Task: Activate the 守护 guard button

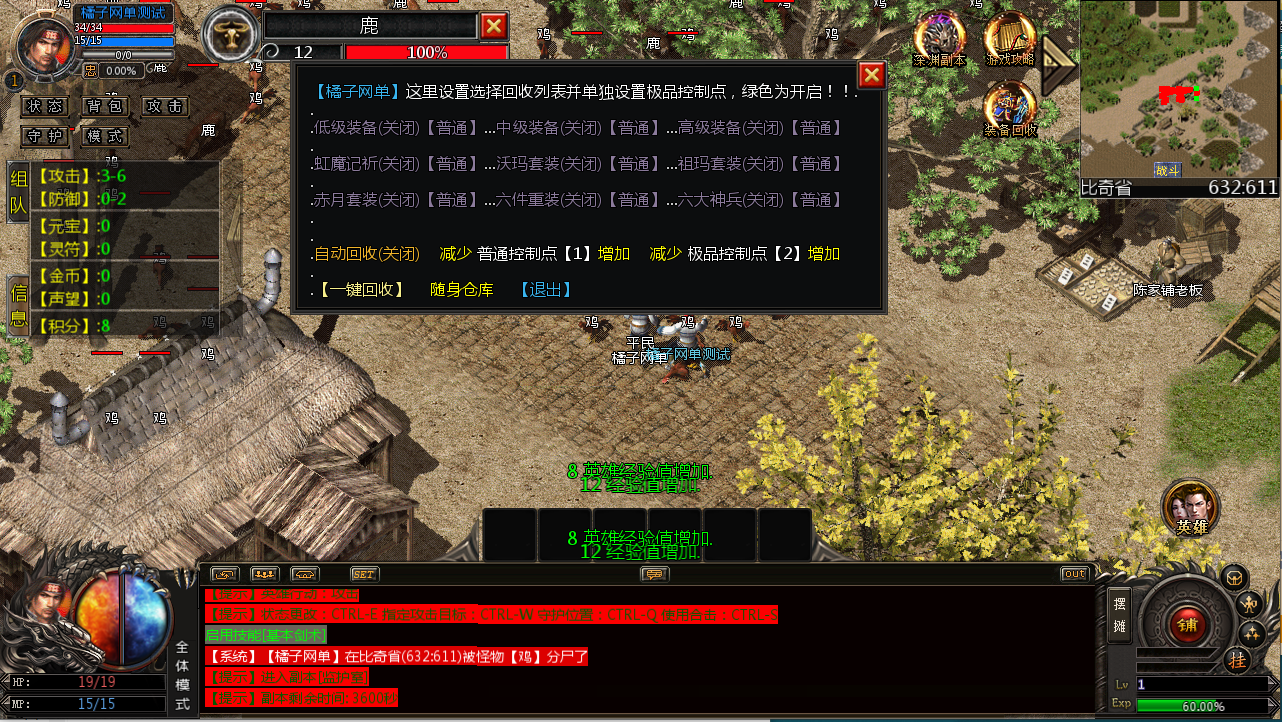Action: click(46, 136)
